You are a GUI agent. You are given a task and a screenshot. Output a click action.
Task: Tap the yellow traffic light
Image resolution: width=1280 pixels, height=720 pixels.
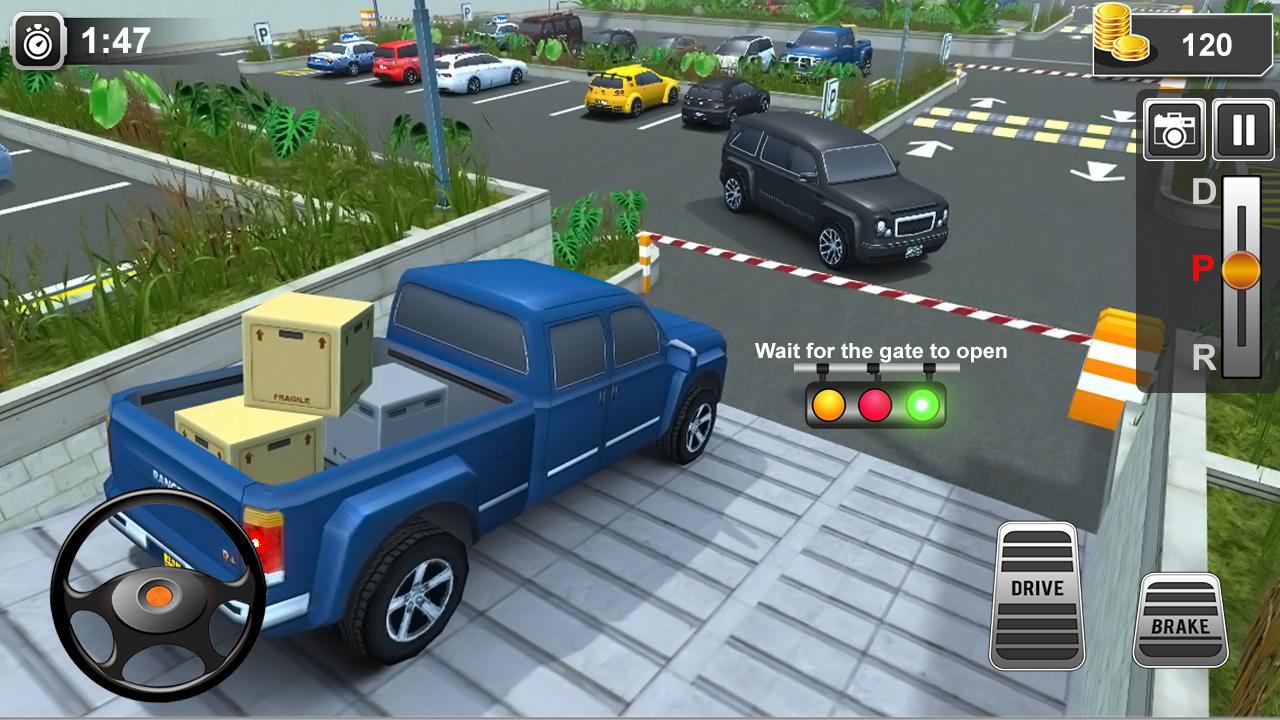click(827, 405)
